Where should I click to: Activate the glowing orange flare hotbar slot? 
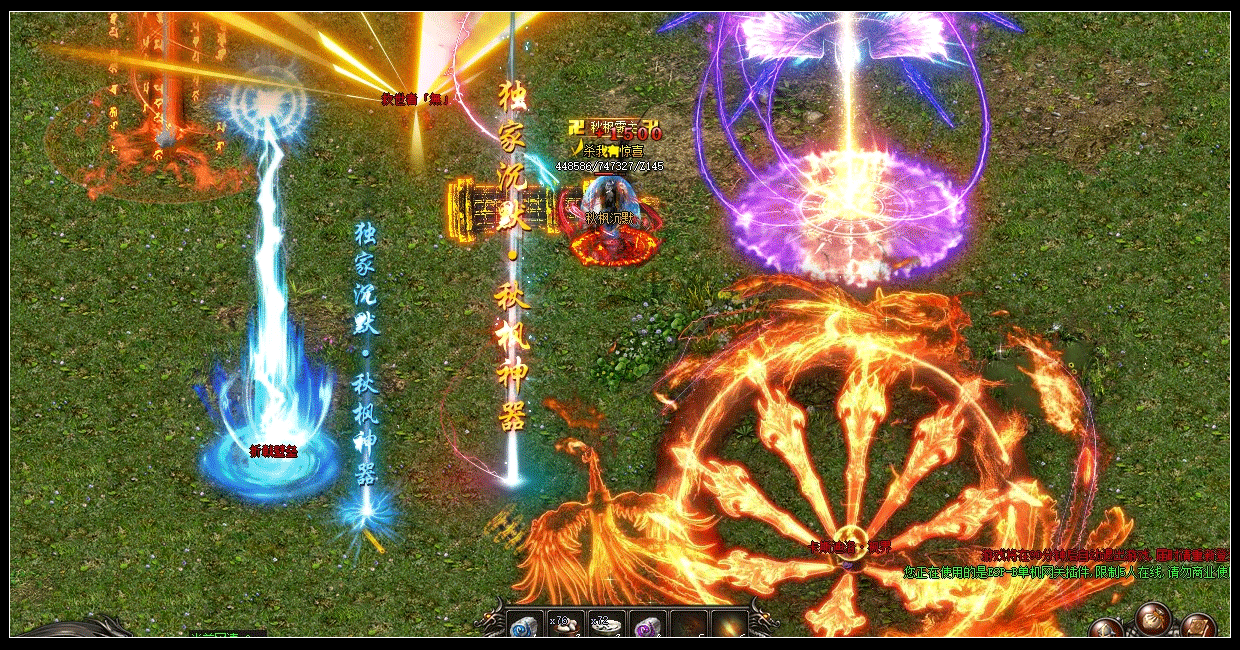pyautogui.click(x=729, y=625)
